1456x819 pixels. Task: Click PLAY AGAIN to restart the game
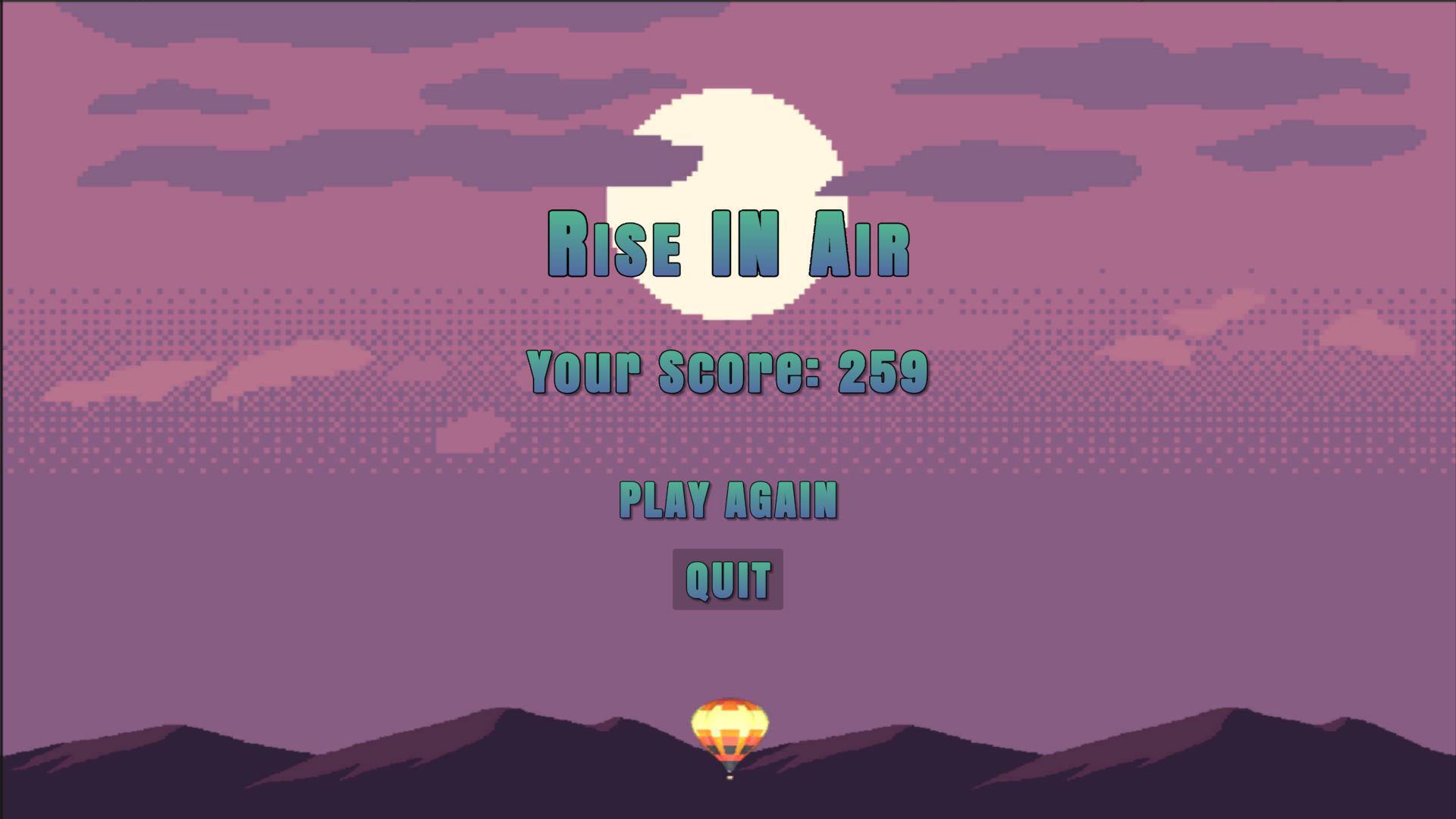[x=728, y=500]
